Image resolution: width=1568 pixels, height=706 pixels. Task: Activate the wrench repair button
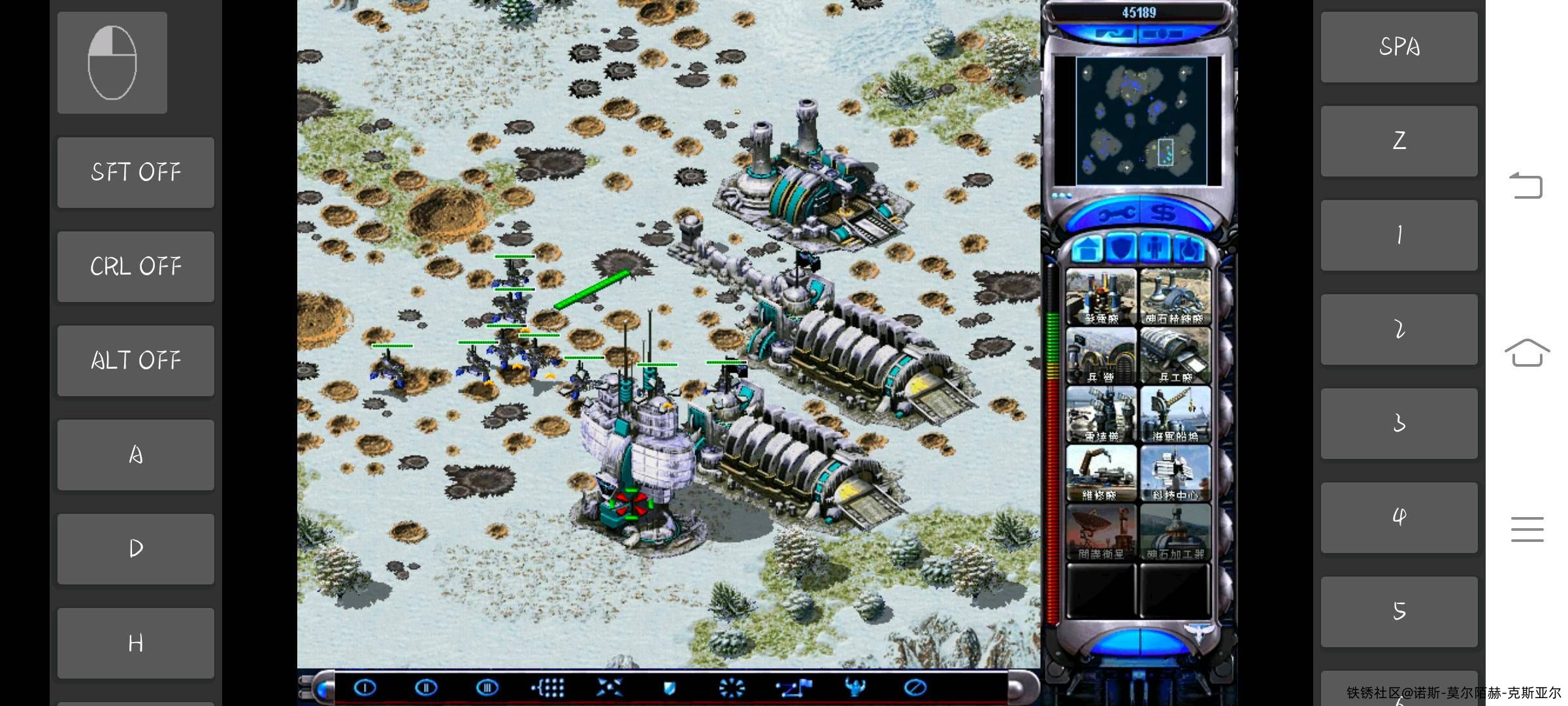pyautogui.click(x=1113, y=214)
